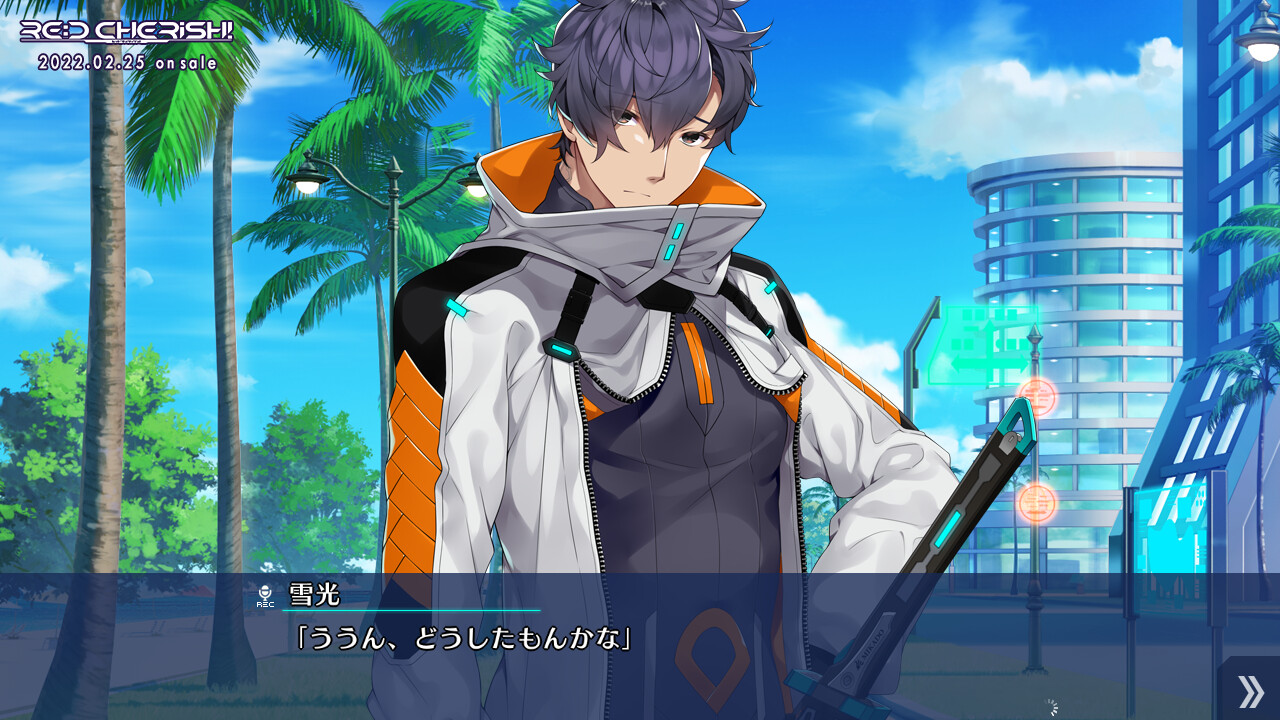Tap the REC label under the microphone icon

pyautogui.click(x=266, y=605)
